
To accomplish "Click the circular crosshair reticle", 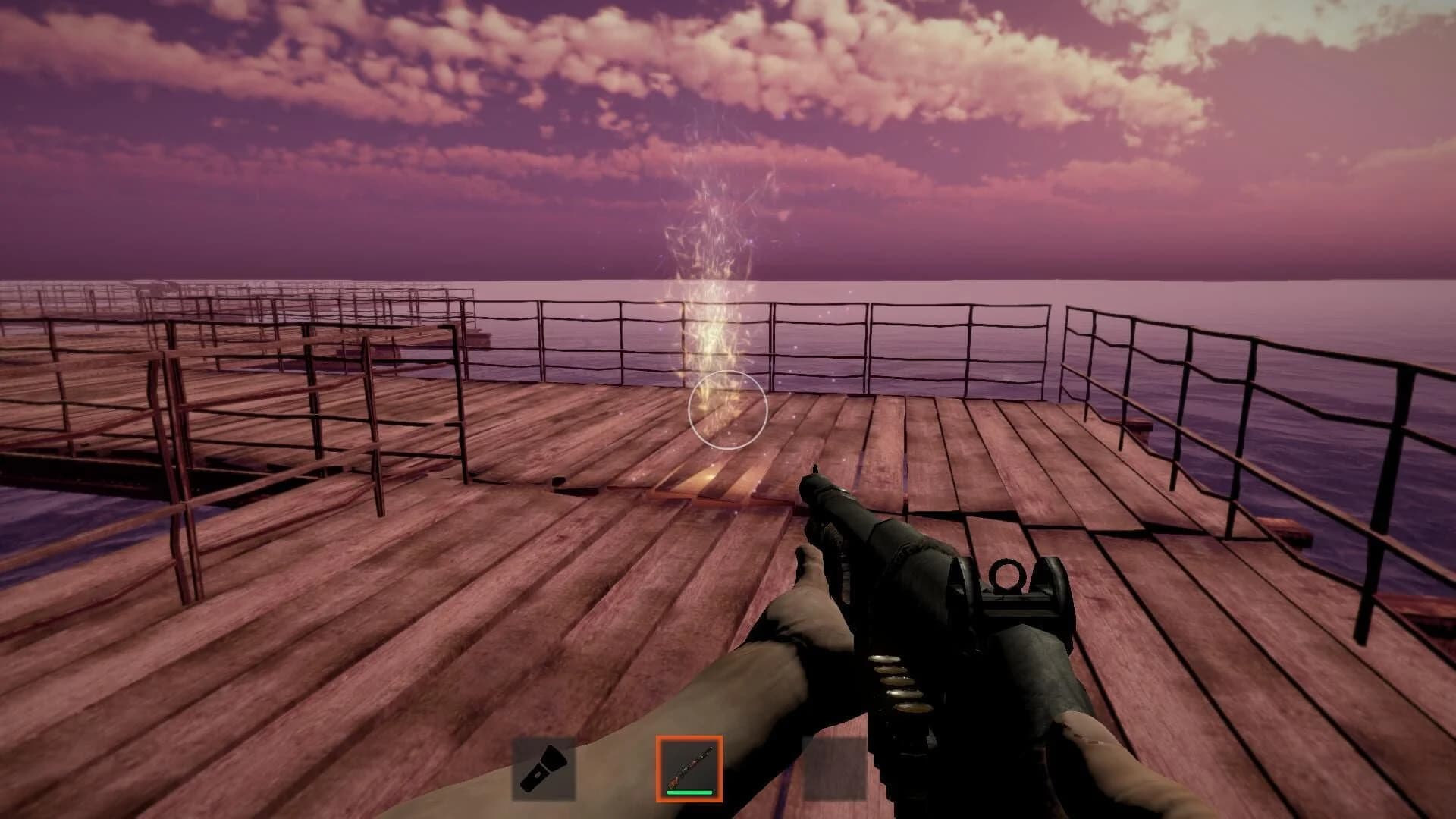I will coord(728,409).
